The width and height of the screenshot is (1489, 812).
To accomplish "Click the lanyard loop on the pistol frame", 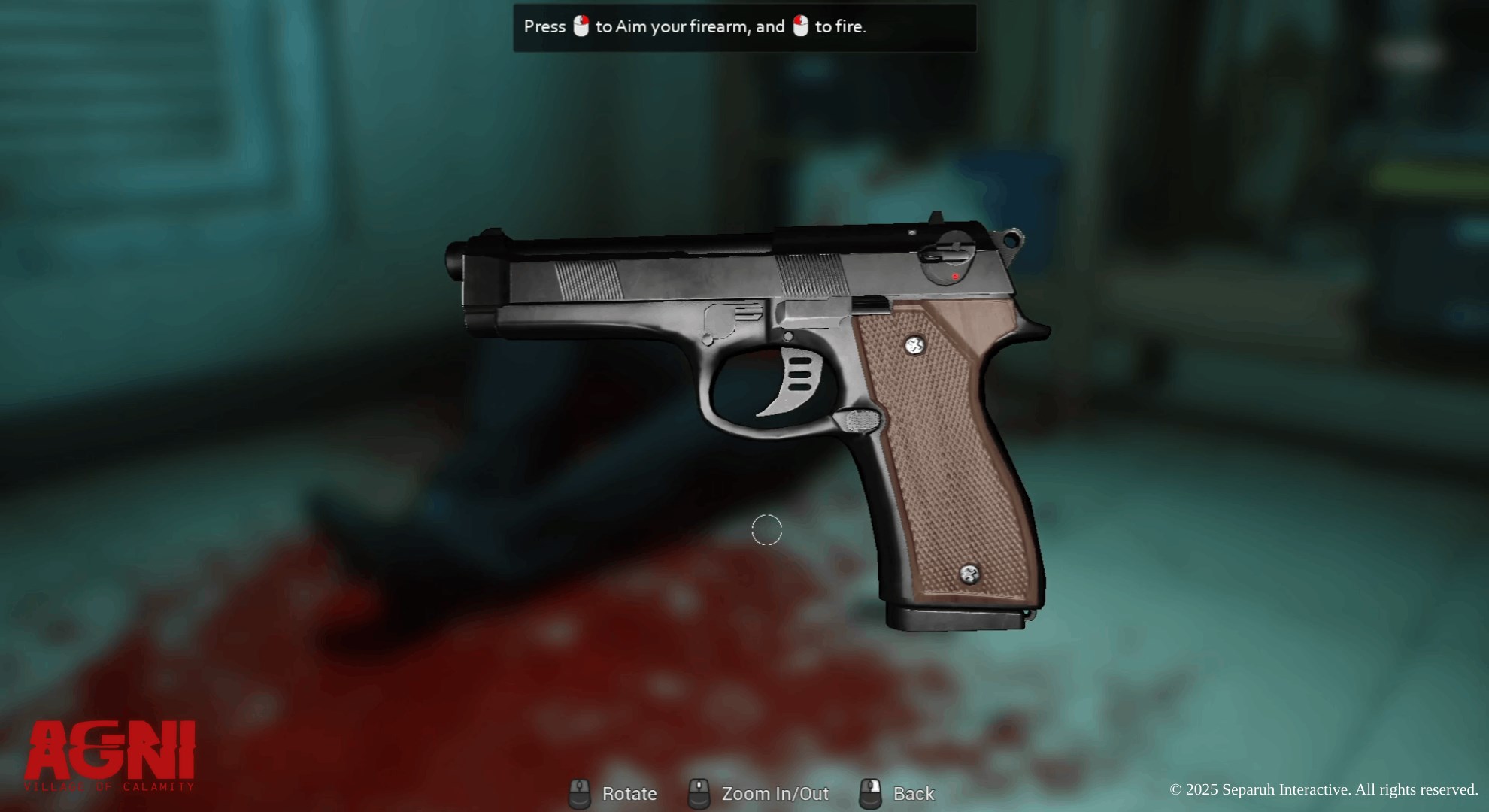I will click(1011, 239).
